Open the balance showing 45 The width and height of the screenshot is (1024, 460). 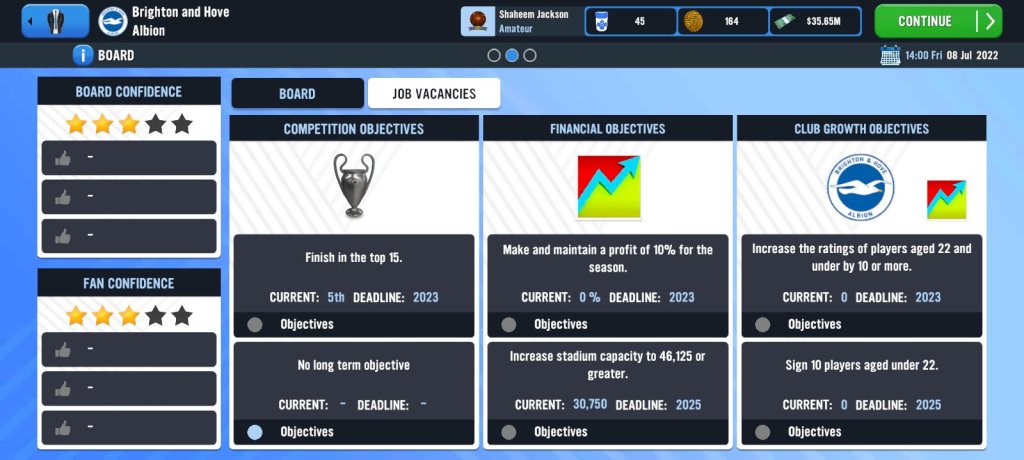point(630,21)
